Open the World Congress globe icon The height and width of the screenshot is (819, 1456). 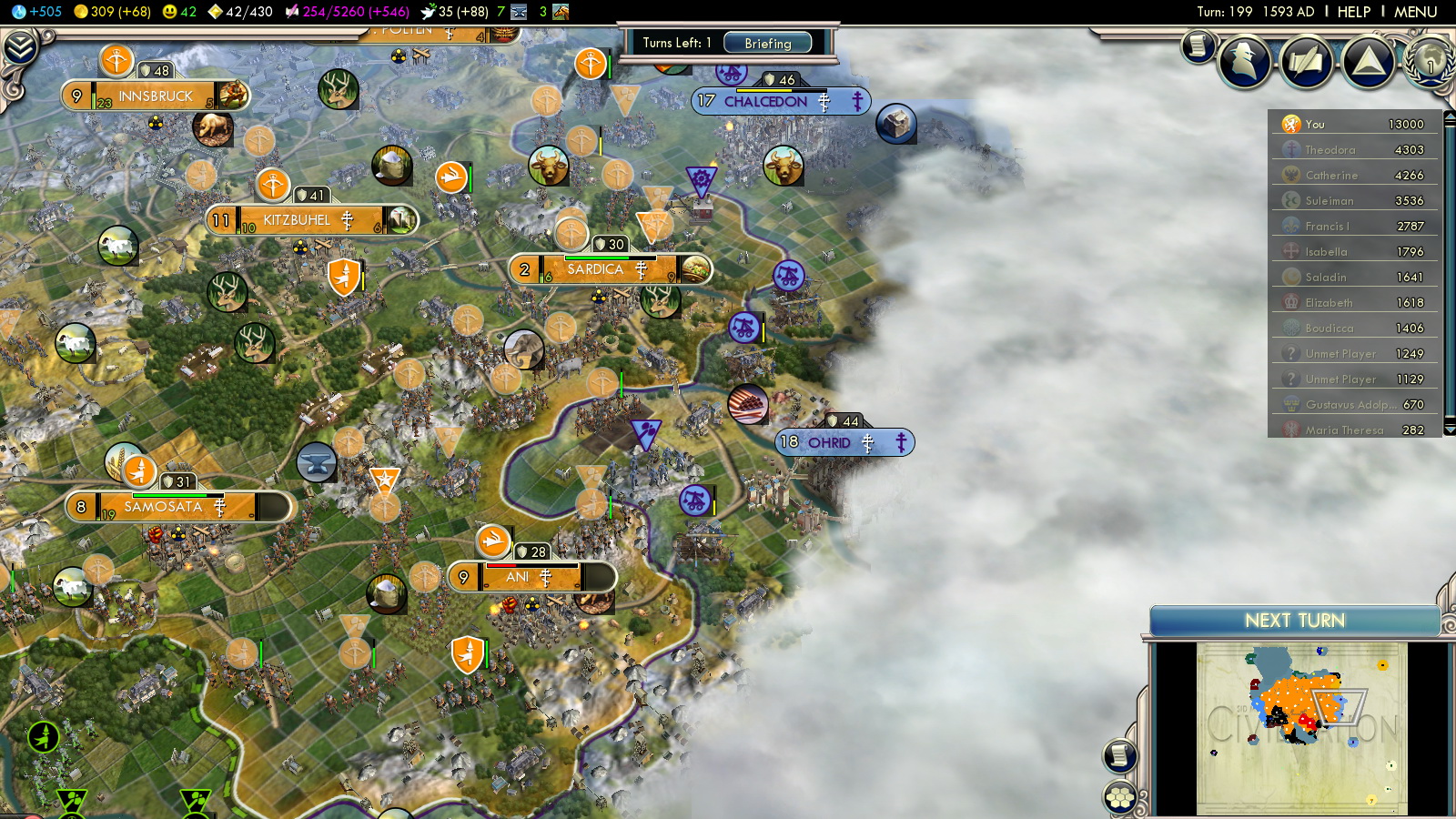click(x=1430, y=61)
